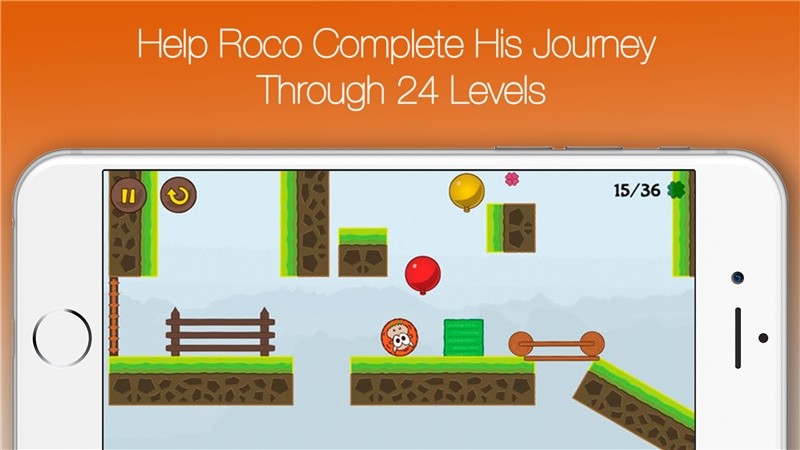
Task: Restart the level with the circular arrow button
Action: (179, 195)
